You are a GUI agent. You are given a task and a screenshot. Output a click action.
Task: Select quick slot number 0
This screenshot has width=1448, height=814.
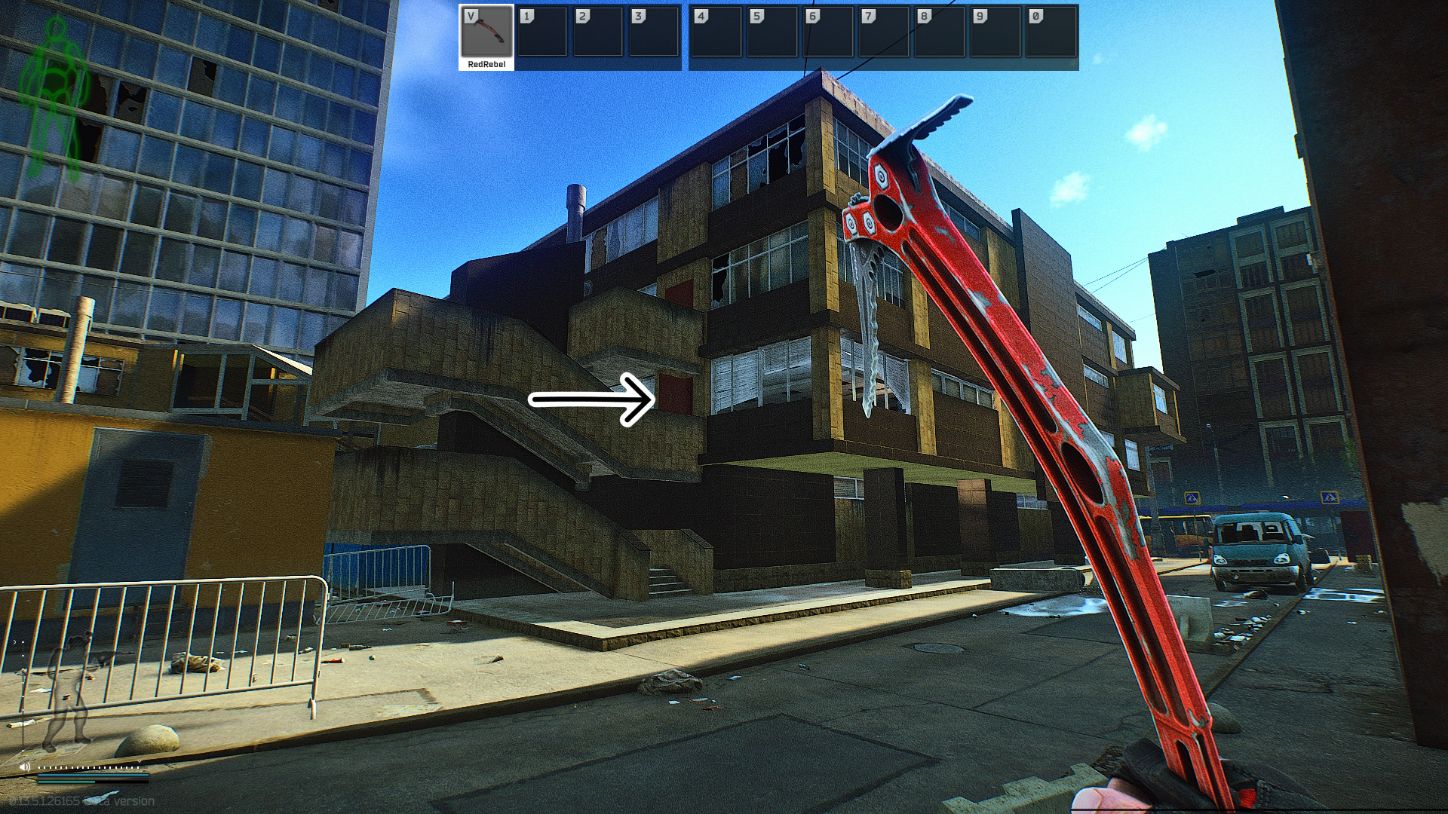tap(1051, 32)
